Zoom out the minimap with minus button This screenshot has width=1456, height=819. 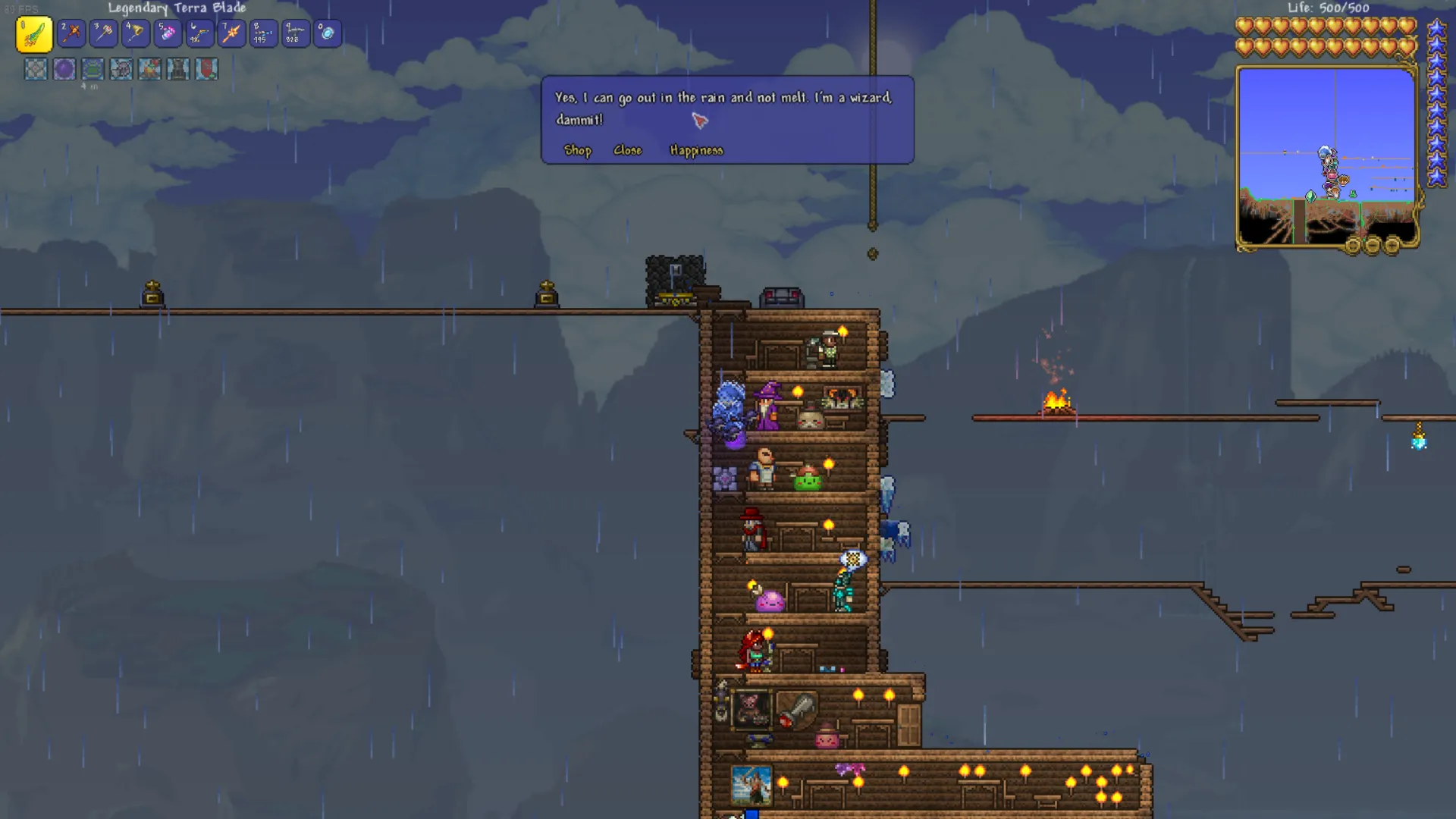[x=1373, y=245]
